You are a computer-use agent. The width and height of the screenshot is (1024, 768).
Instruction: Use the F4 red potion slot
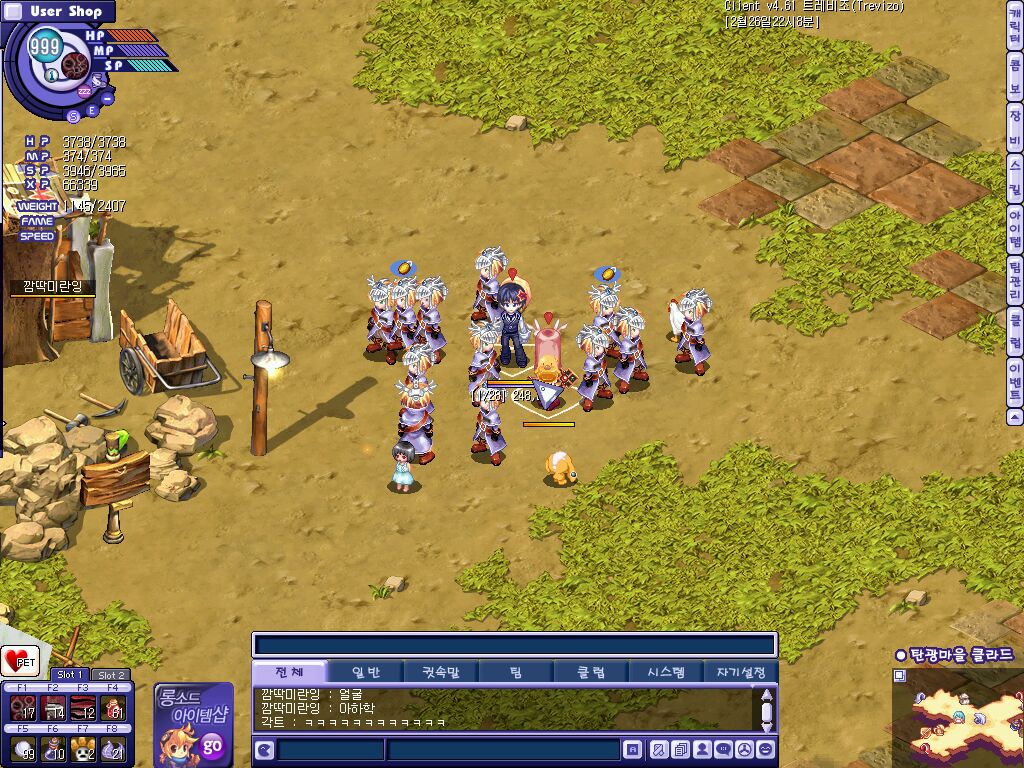[x=112, y=708]
